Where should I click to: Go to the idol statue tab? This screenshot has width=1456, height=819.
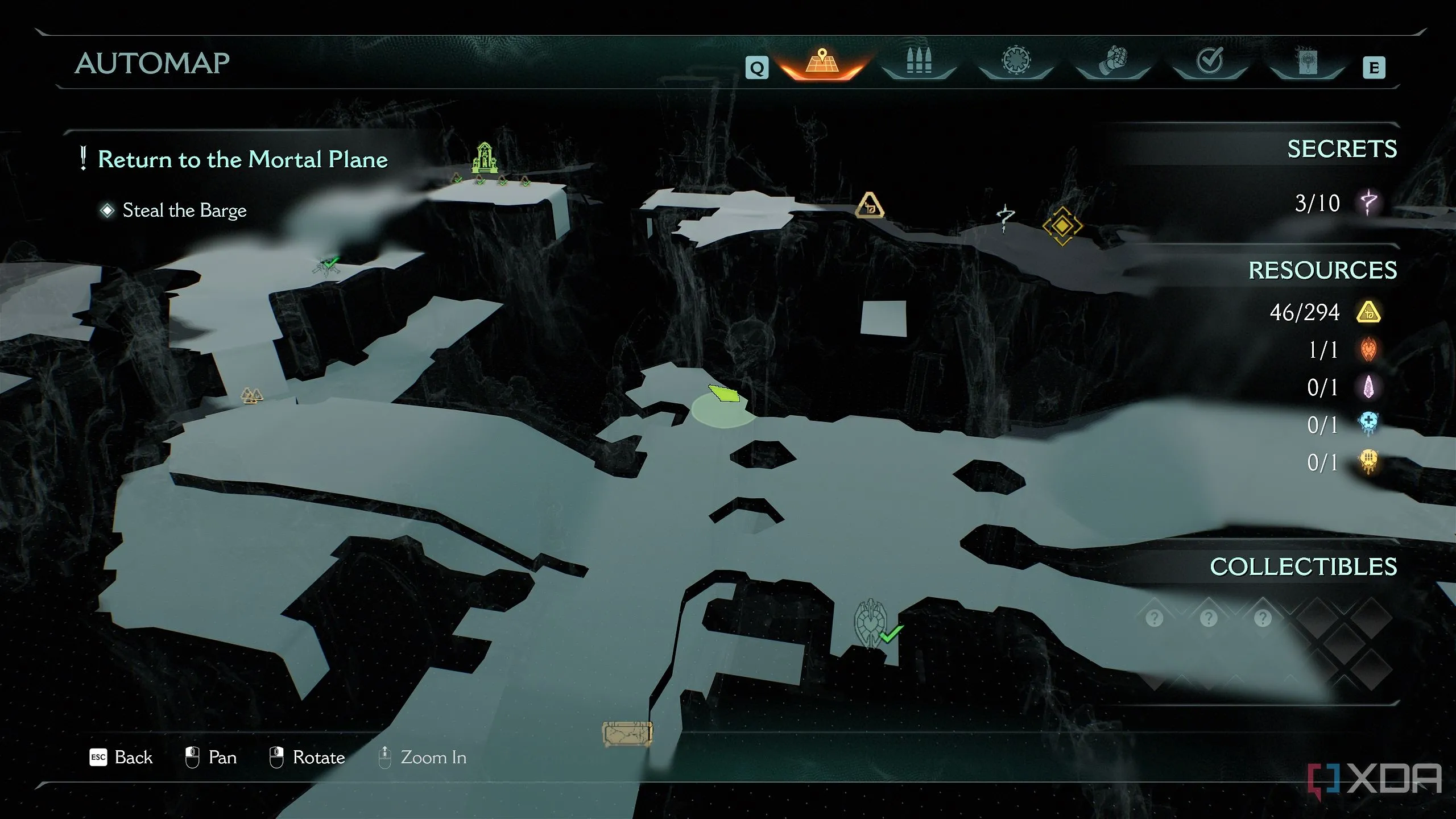[1306, 61]
